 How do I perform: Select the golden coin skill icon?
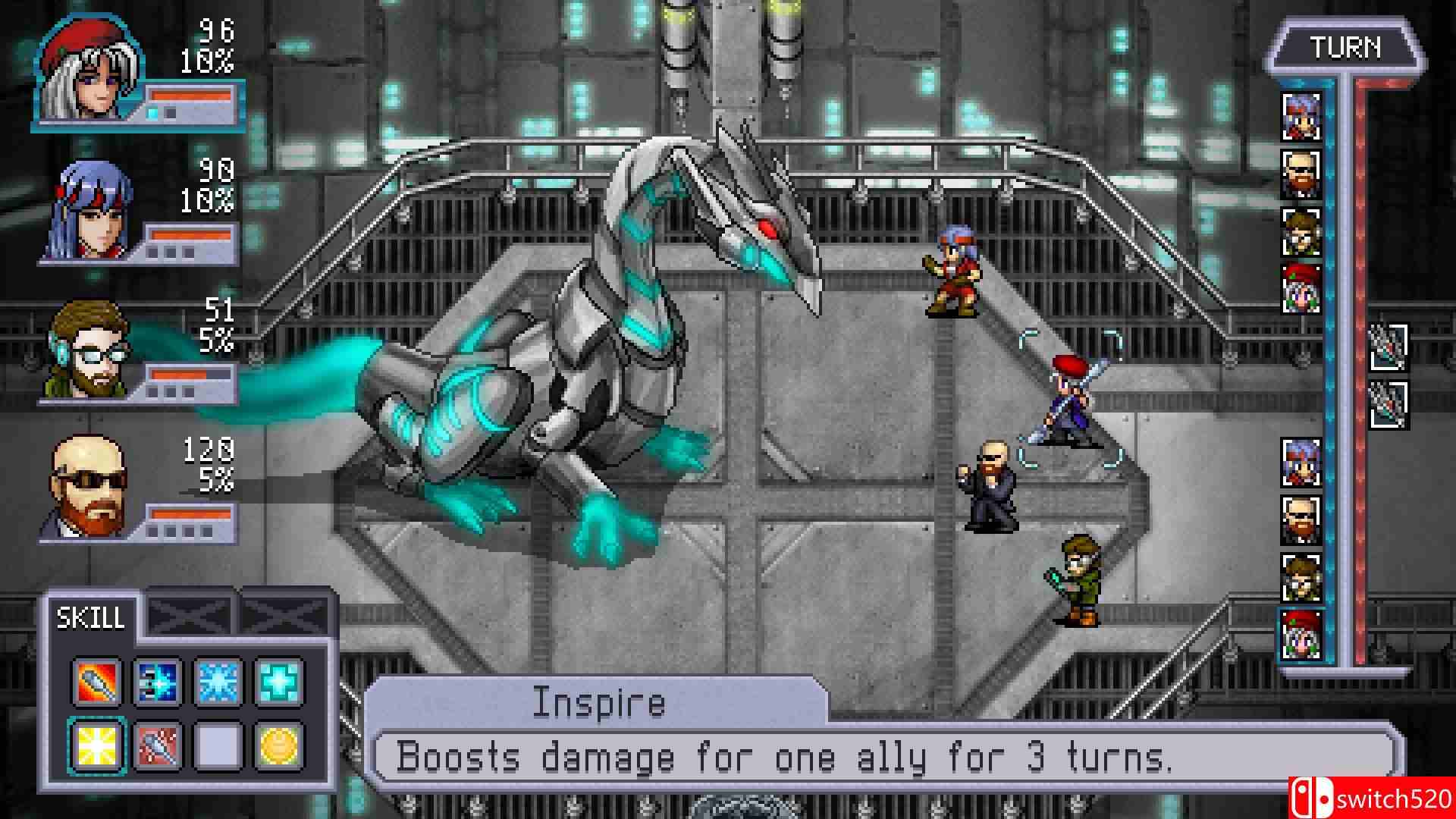tap(279, 745)
